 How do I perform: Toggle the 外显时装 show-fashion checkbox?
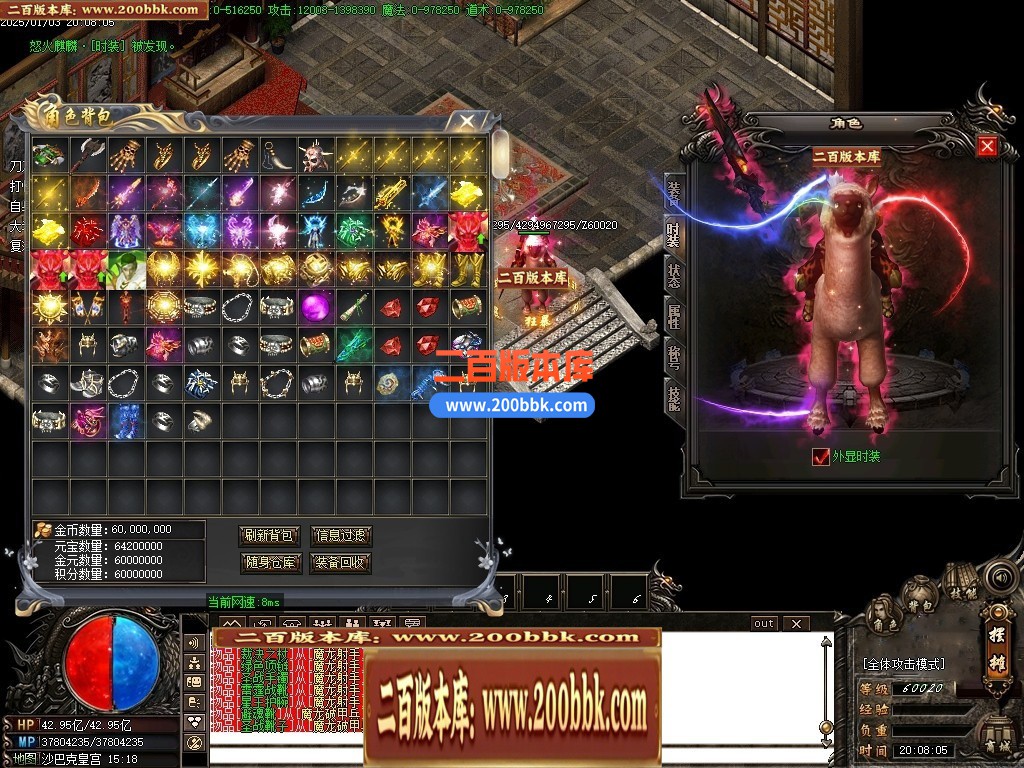[x=821, y=457]
